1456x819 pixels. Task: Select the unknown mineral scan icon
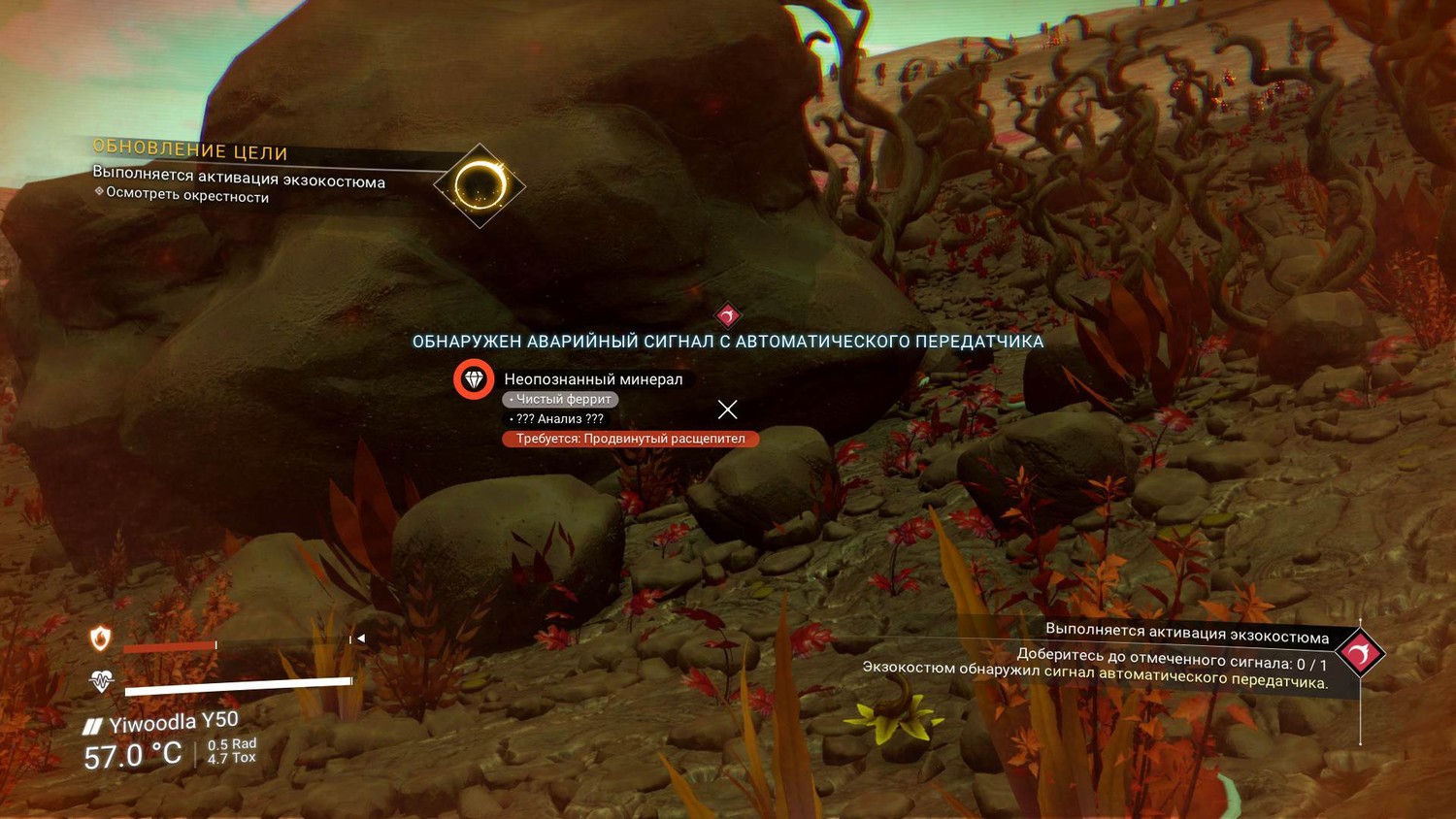tap(474, 379)
